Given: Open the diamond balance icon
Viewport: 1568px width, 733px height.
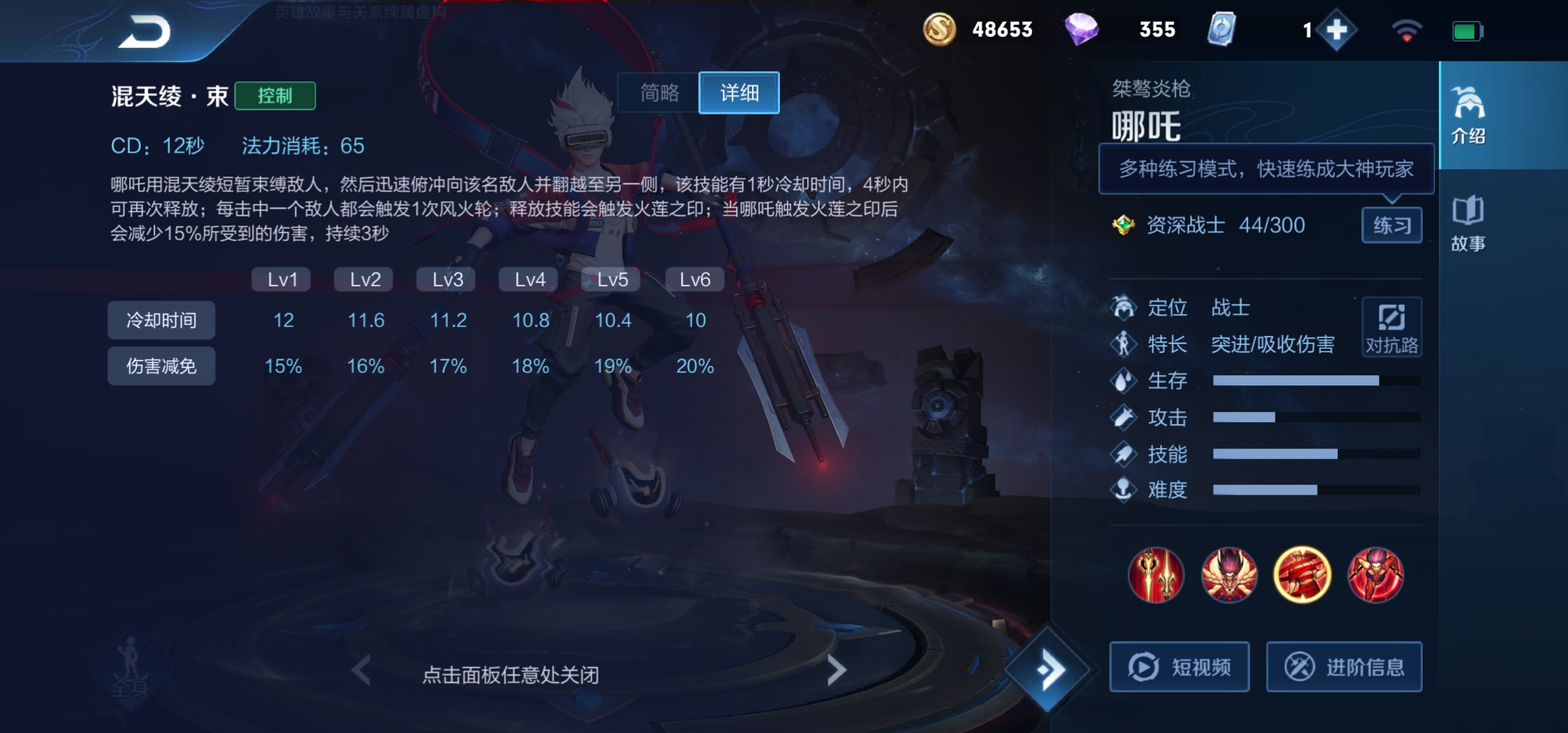Looking at the screenshot, I should (x=1082, y=29).
